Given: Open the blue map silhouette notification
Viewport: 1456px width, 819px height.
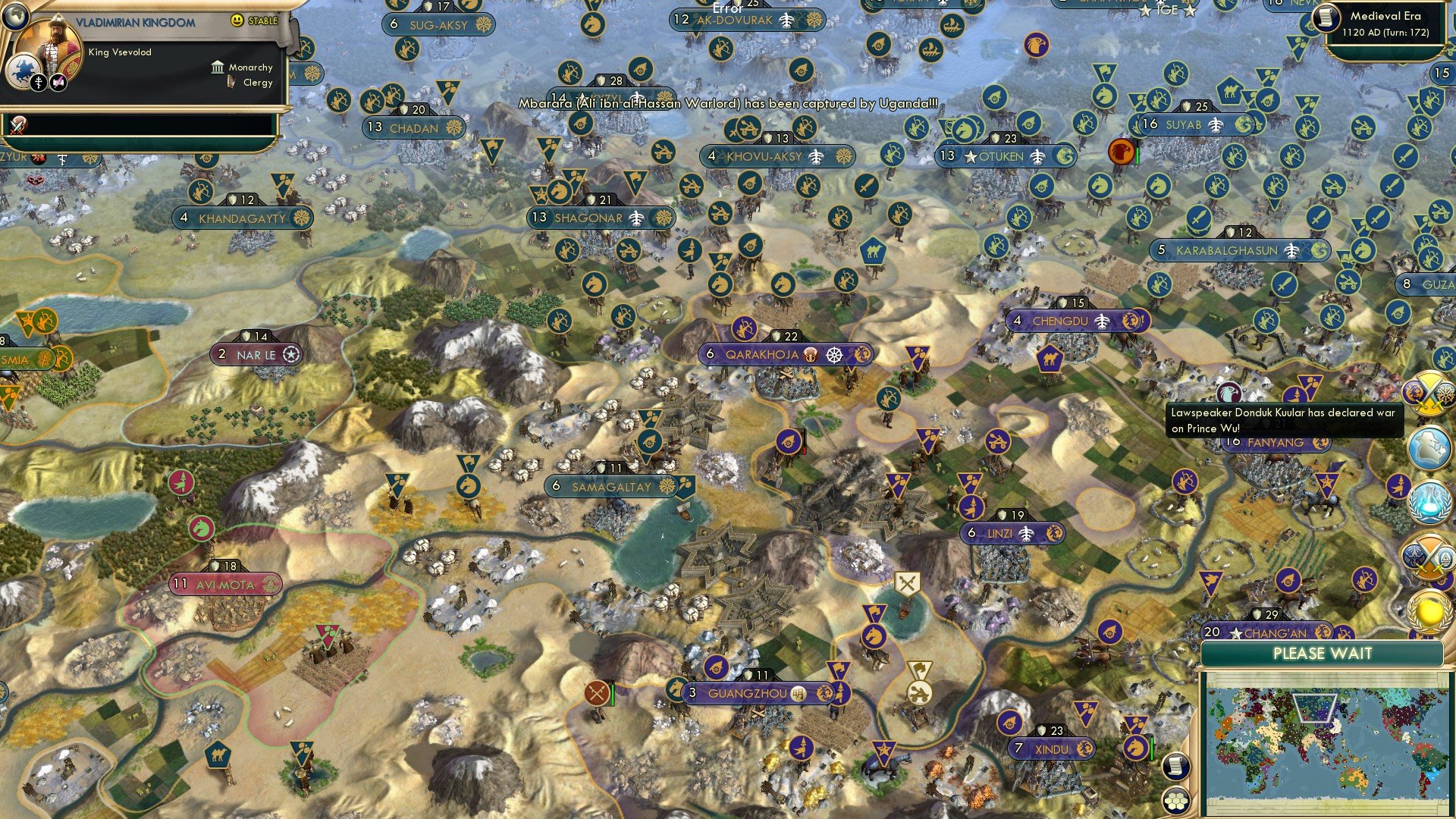Looking at the screenshot, I should pos(1429,447).
